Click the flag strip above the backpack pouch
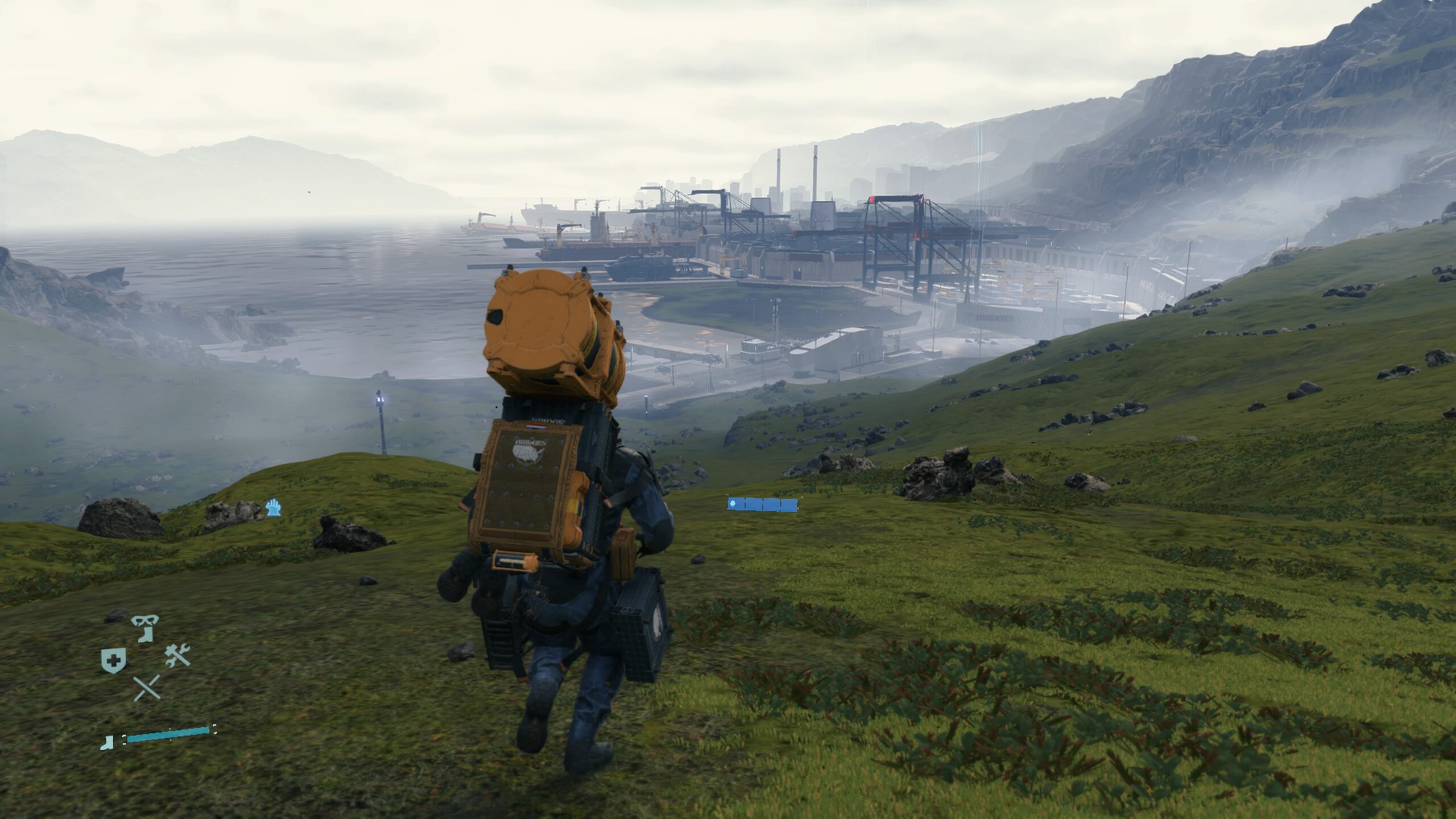The height and width of the screenshot is (819, 1456). 536,426
